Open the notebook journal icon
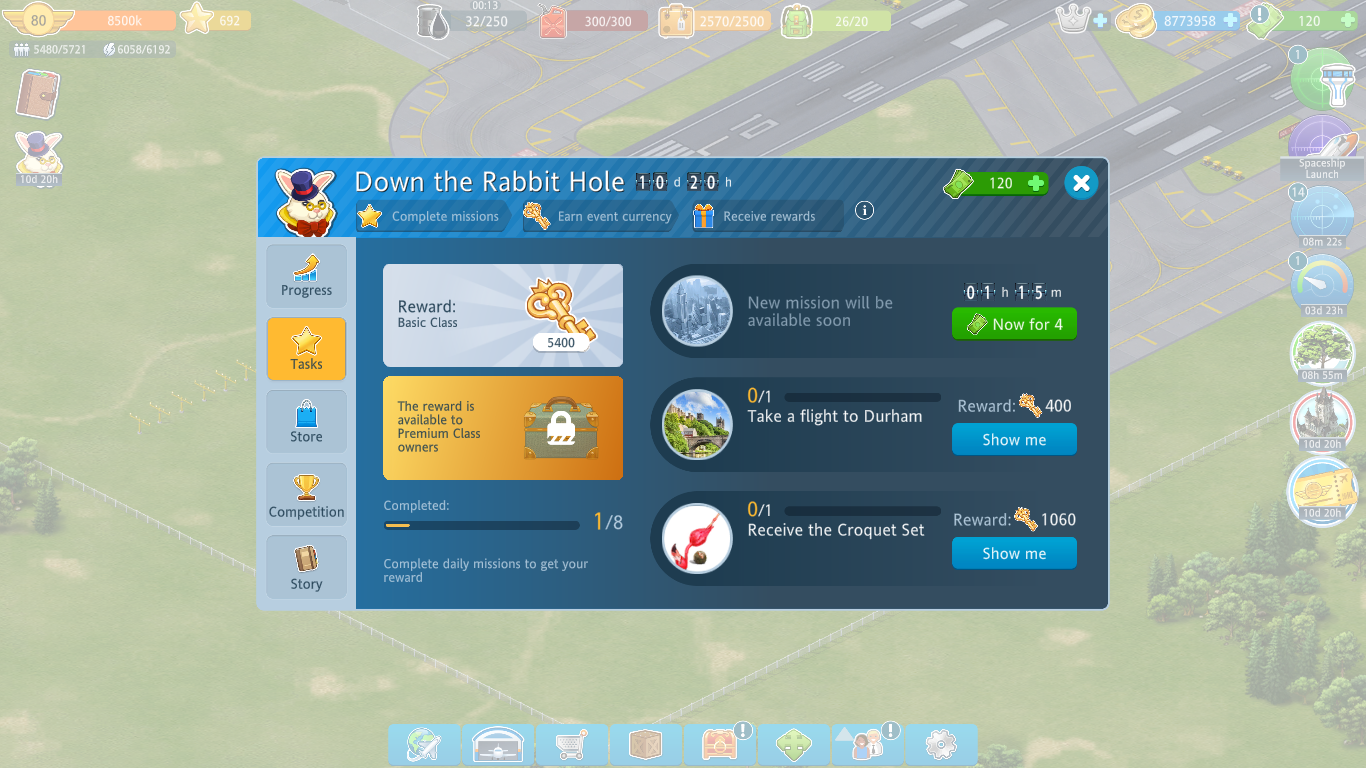The image size is (1366, 768). tap(38, 95)
